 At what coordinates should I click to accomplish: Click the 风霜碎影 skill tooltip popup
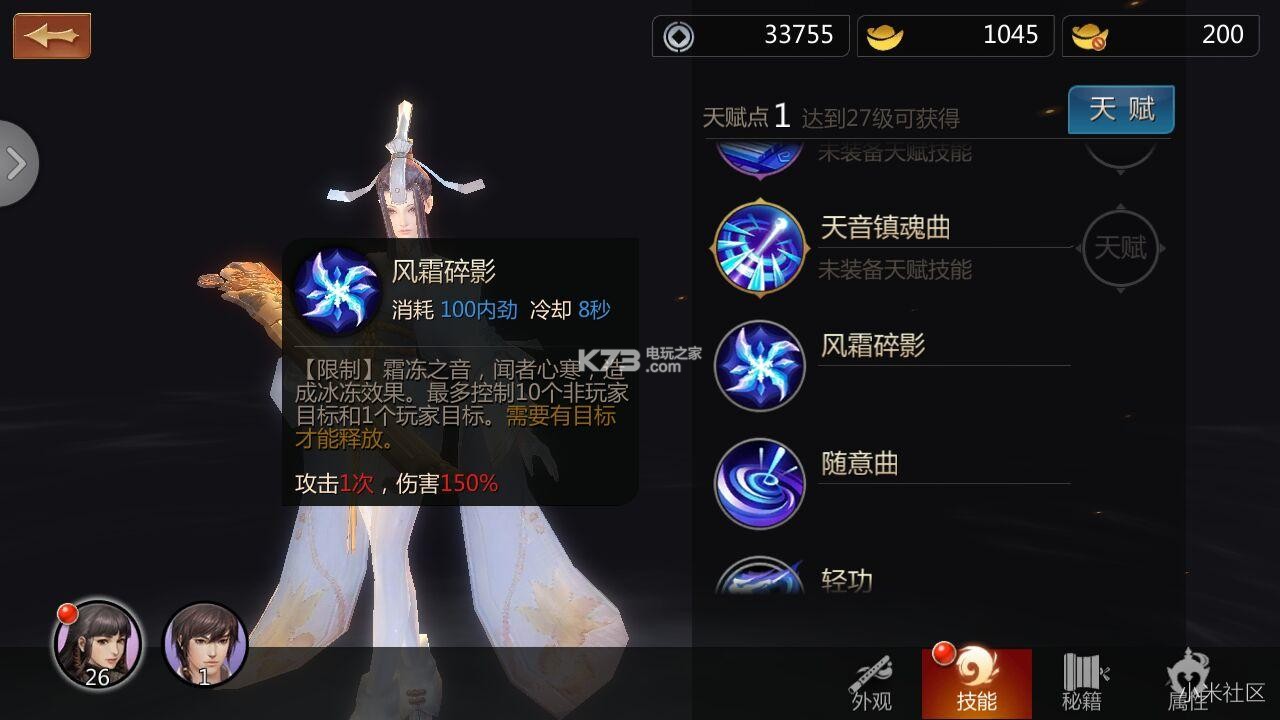click(460, 370)
